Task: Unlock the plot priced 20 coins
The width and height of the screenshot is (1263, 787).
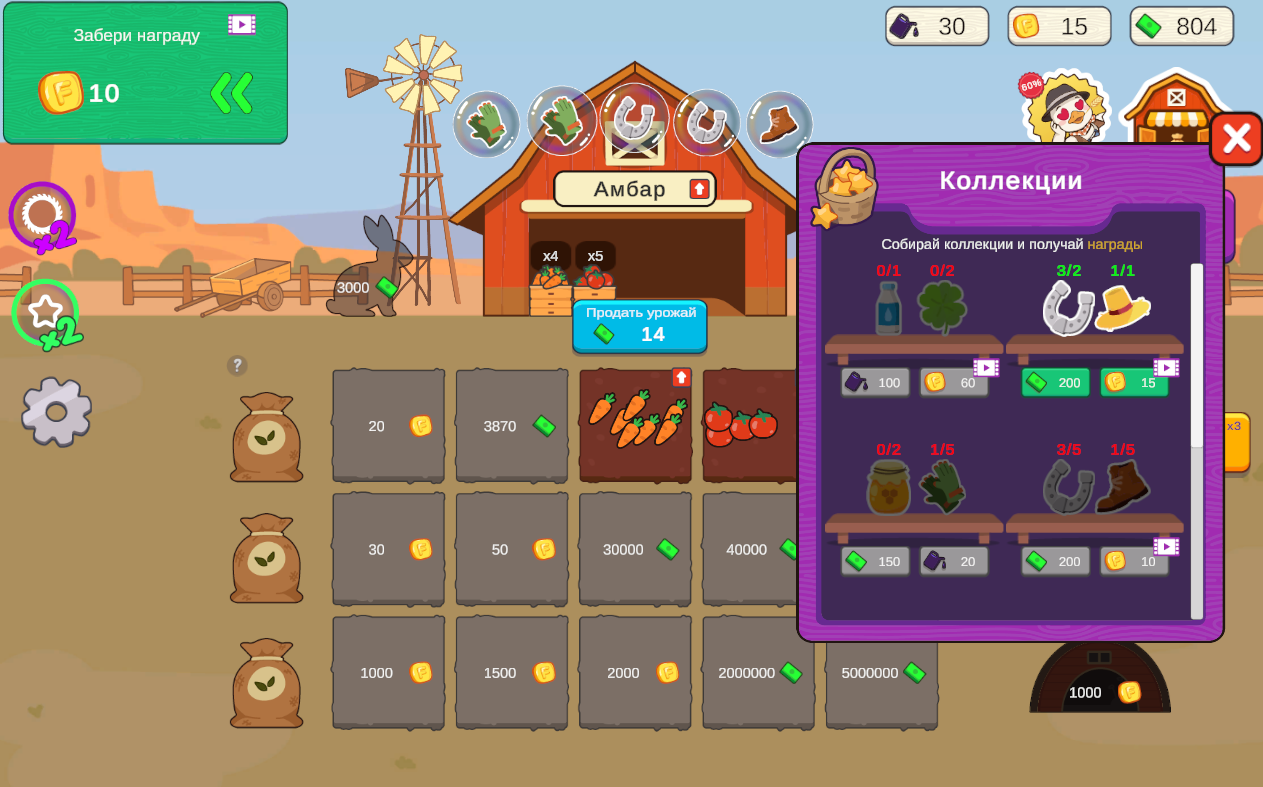Action: [x=388, y=426]
